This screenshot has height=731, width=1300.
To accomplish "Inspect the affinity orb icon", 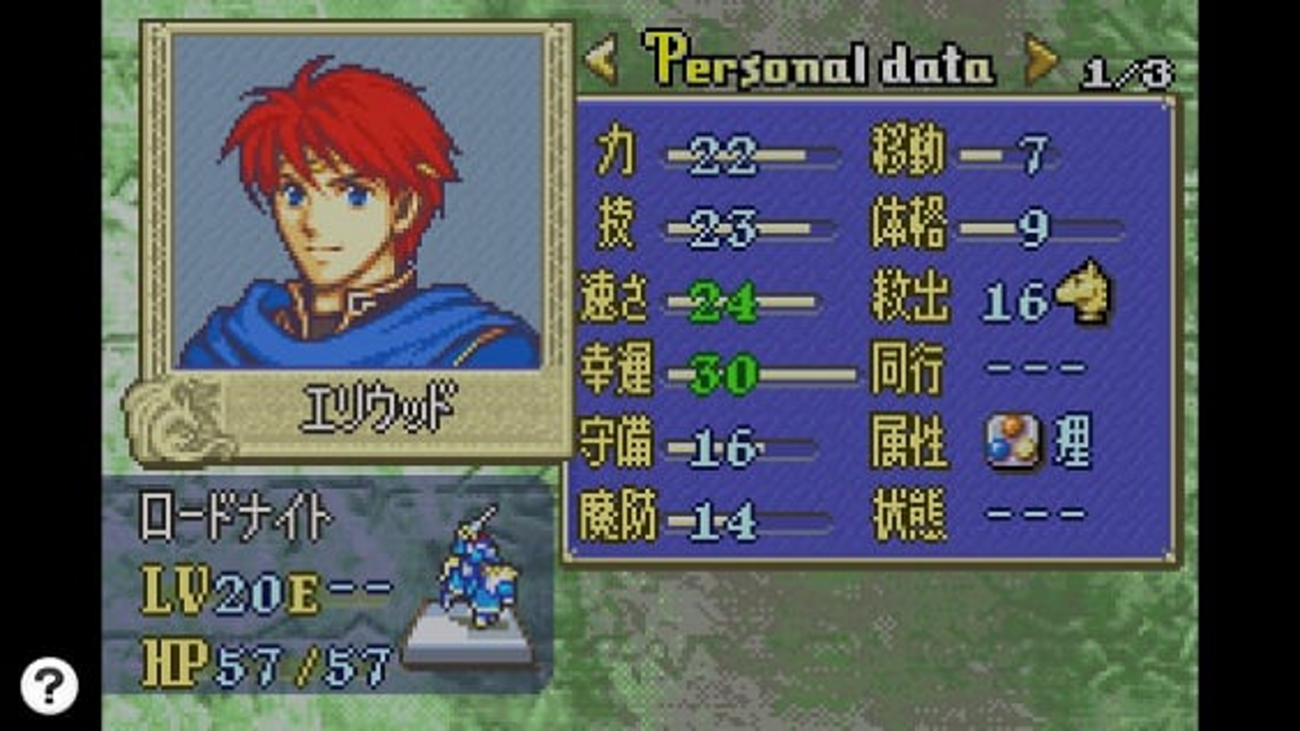I will click(1012, 443).
